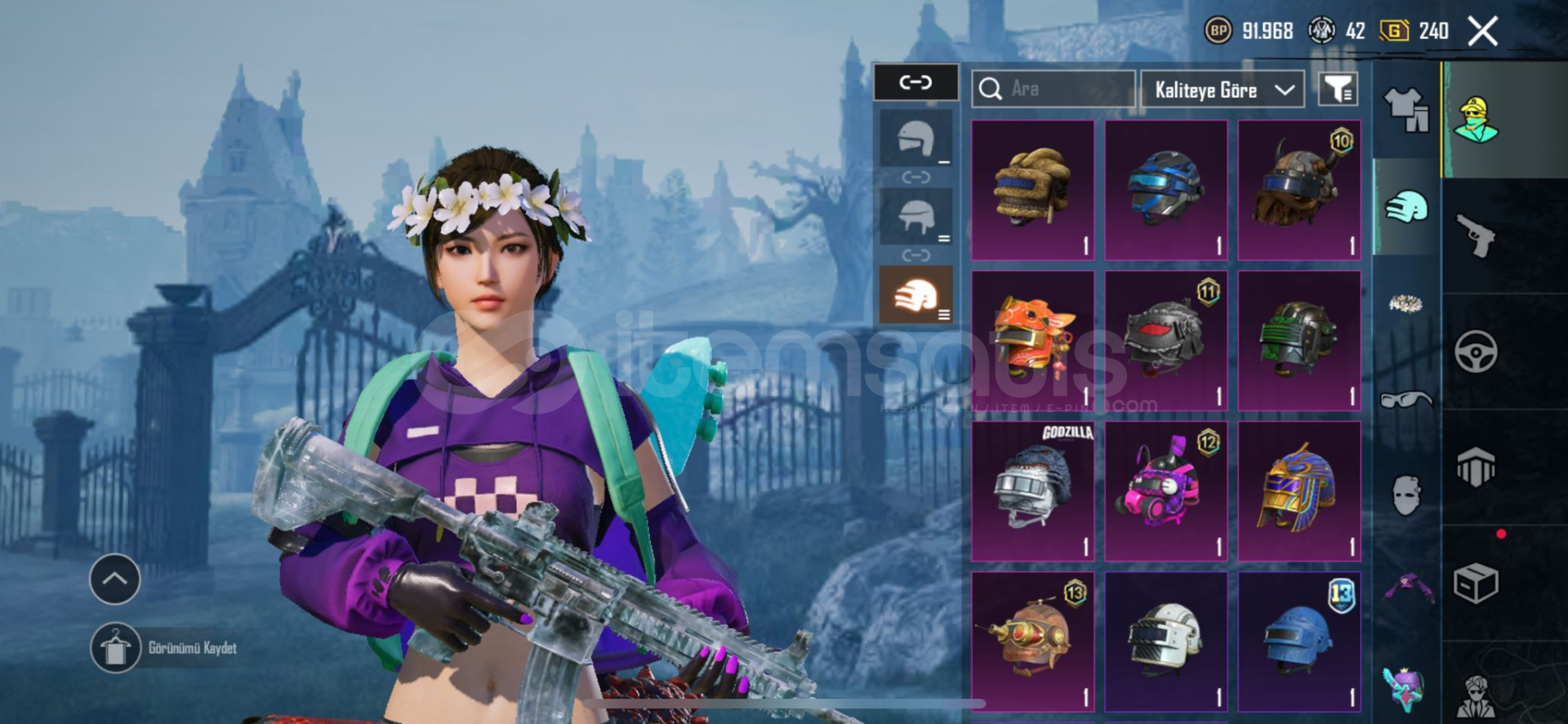Open the Kaliteye Göre sort dropdown
The width and height of the screenshot is (1568, 724).
[1223, 90]
